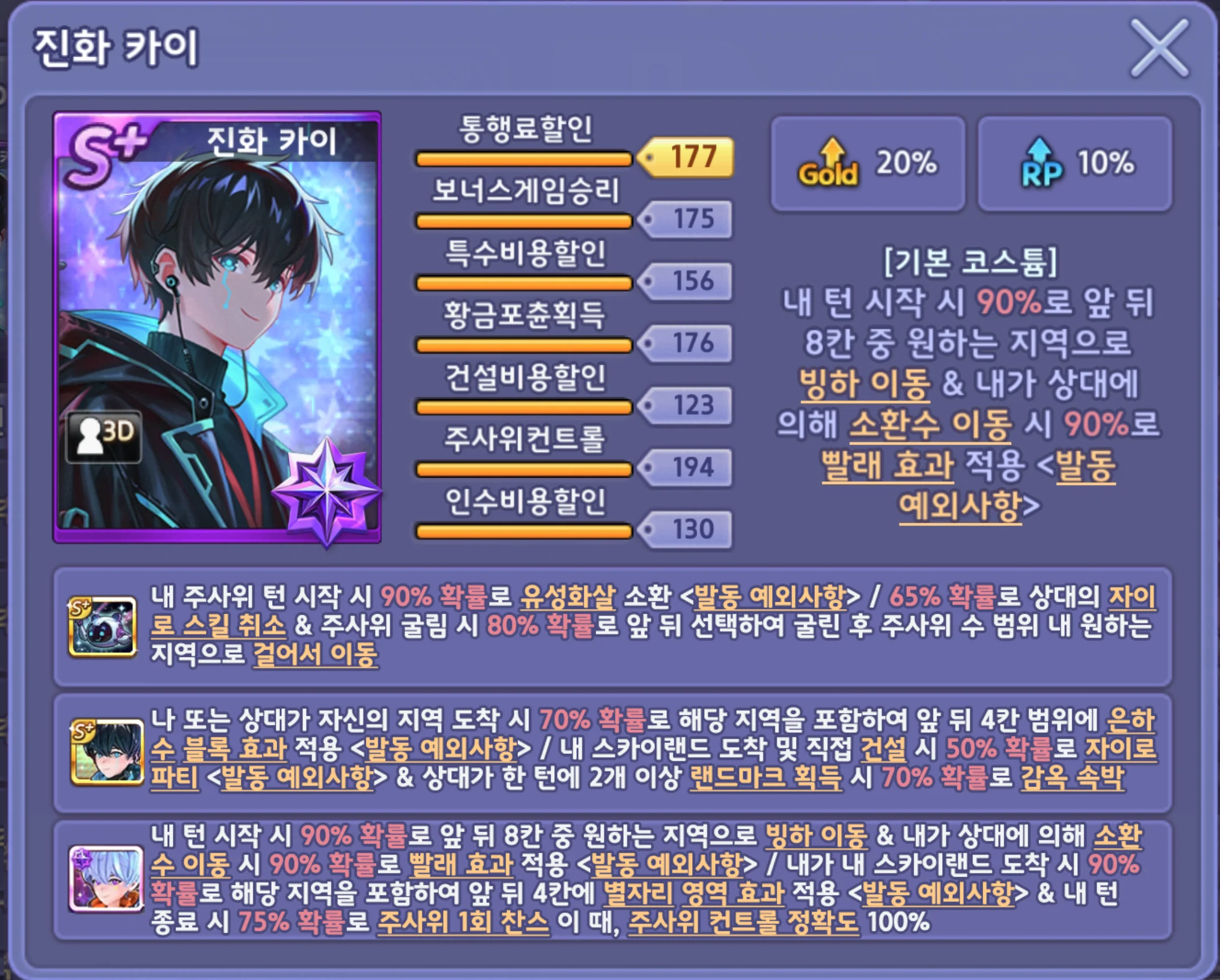View 주사위 컨트롤 정확도 keyword details
Screen dimensions: 1220x980
[743, 922]
